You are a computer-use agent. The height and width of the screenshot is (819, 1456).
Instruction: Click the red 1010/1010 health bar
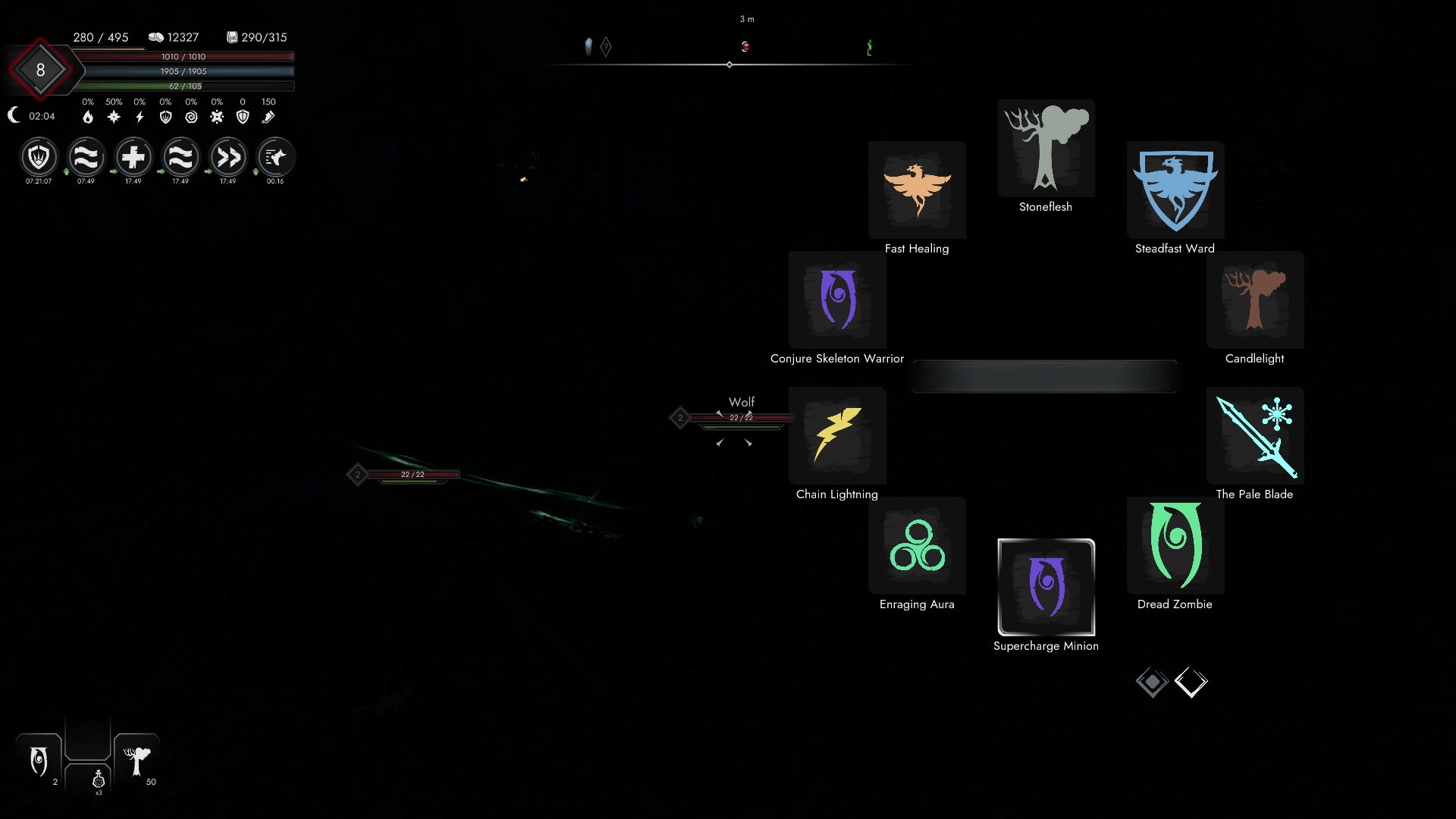tap(186, 56)
